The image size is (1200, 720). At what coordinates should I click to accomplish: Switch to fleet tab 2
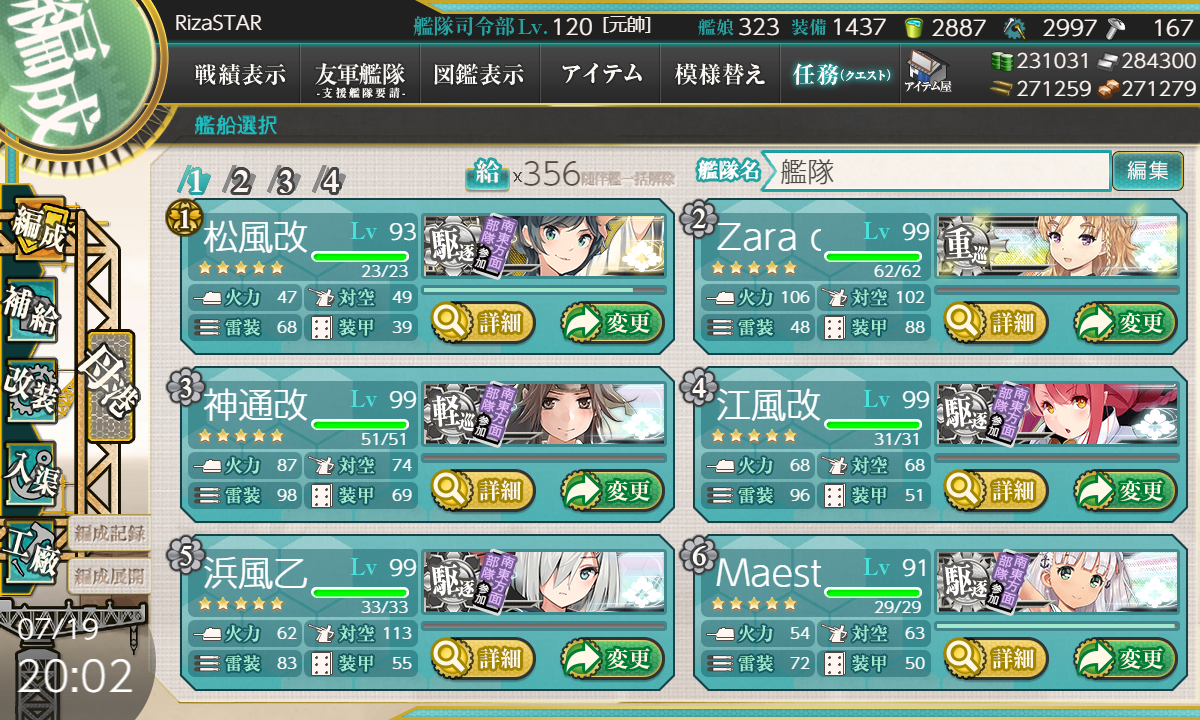click(x=240, y=181)
